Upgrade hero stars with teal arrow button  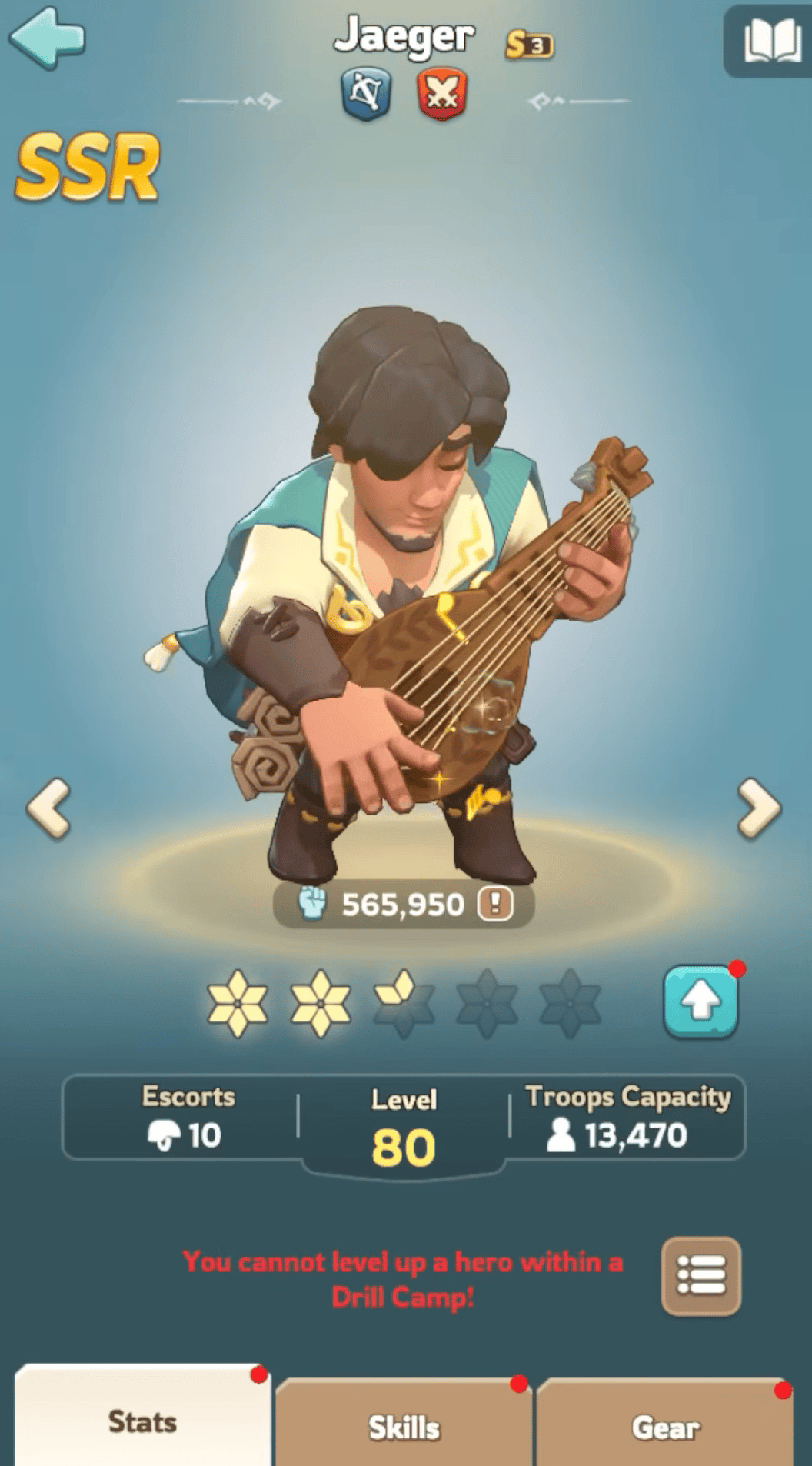click(x=701, y=1001)
